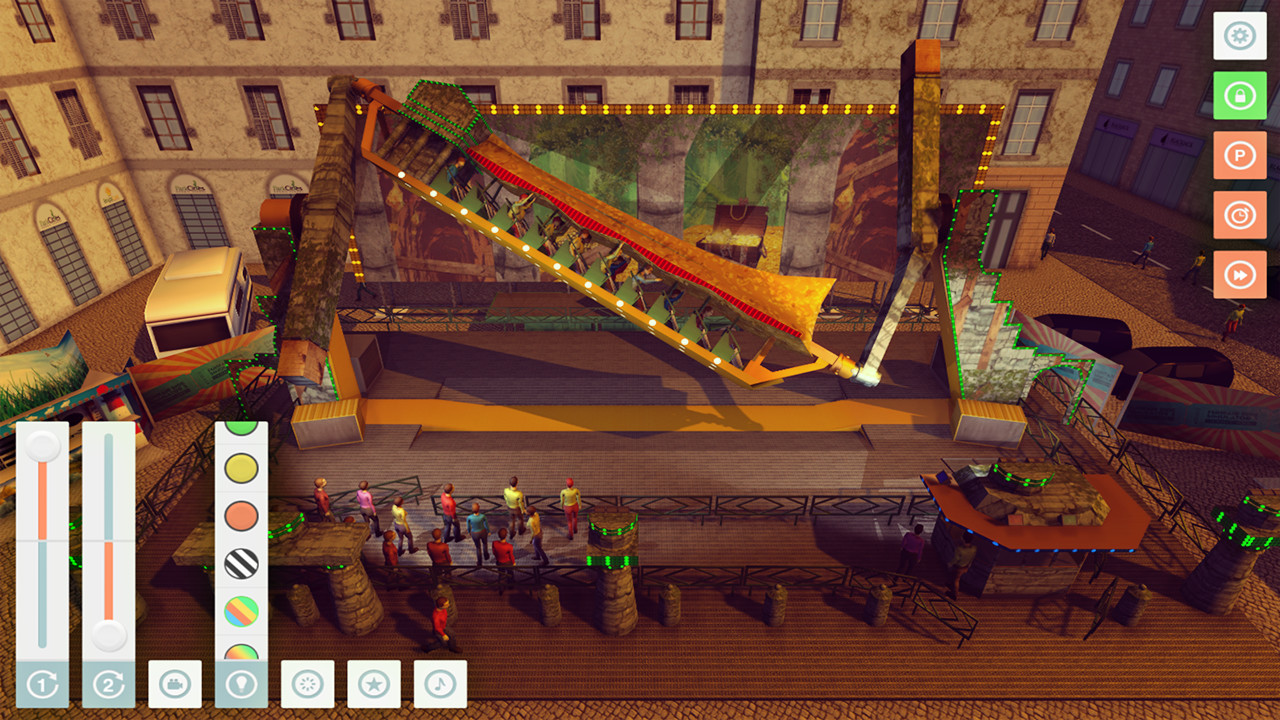Screen dimensions: 1280x720
Task: Grab the handle of slider 1
Action: pyautogui.click(x=40, y=448)
